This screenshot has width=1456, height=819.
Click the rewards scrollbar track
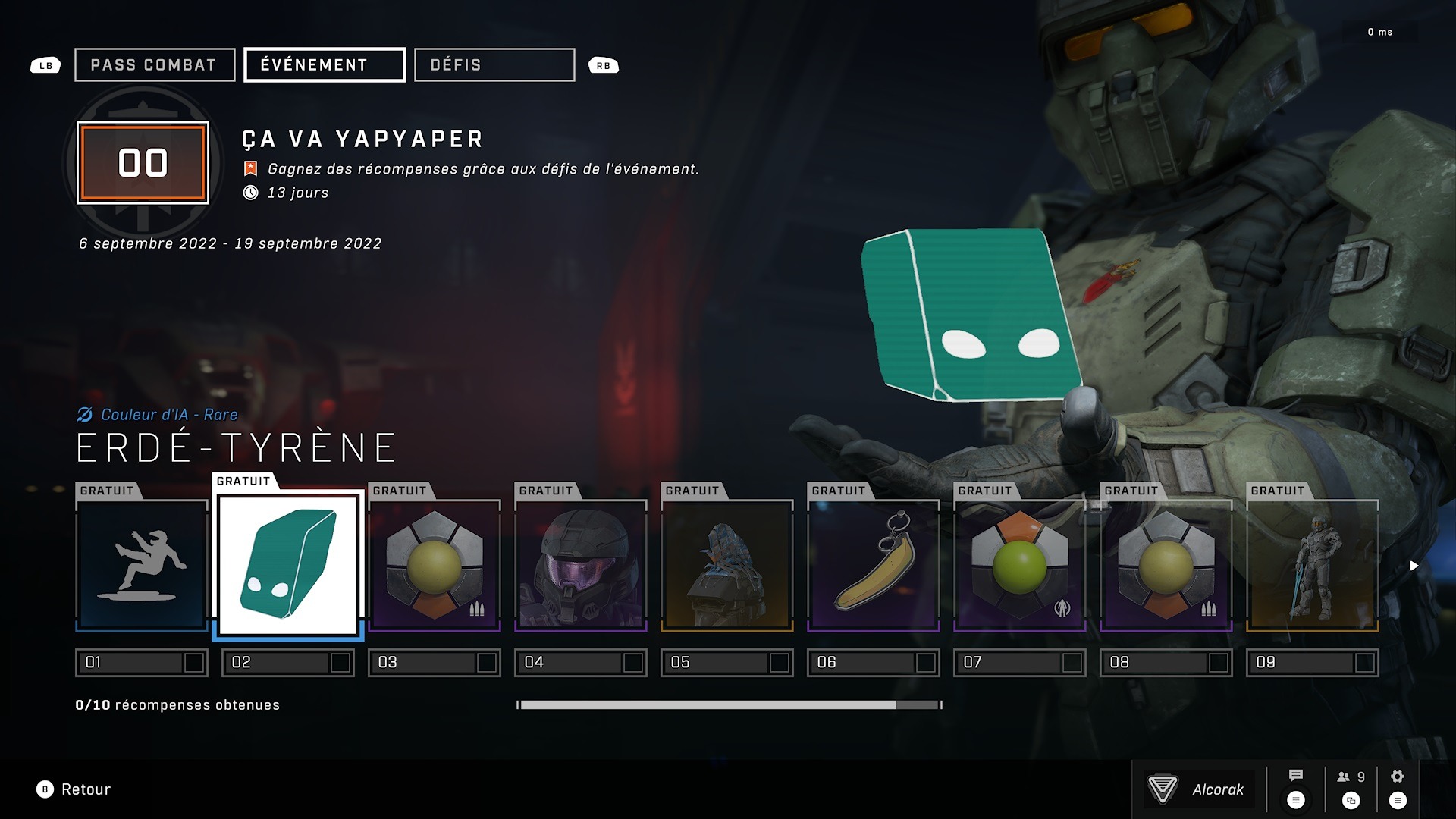coord(729,705)
